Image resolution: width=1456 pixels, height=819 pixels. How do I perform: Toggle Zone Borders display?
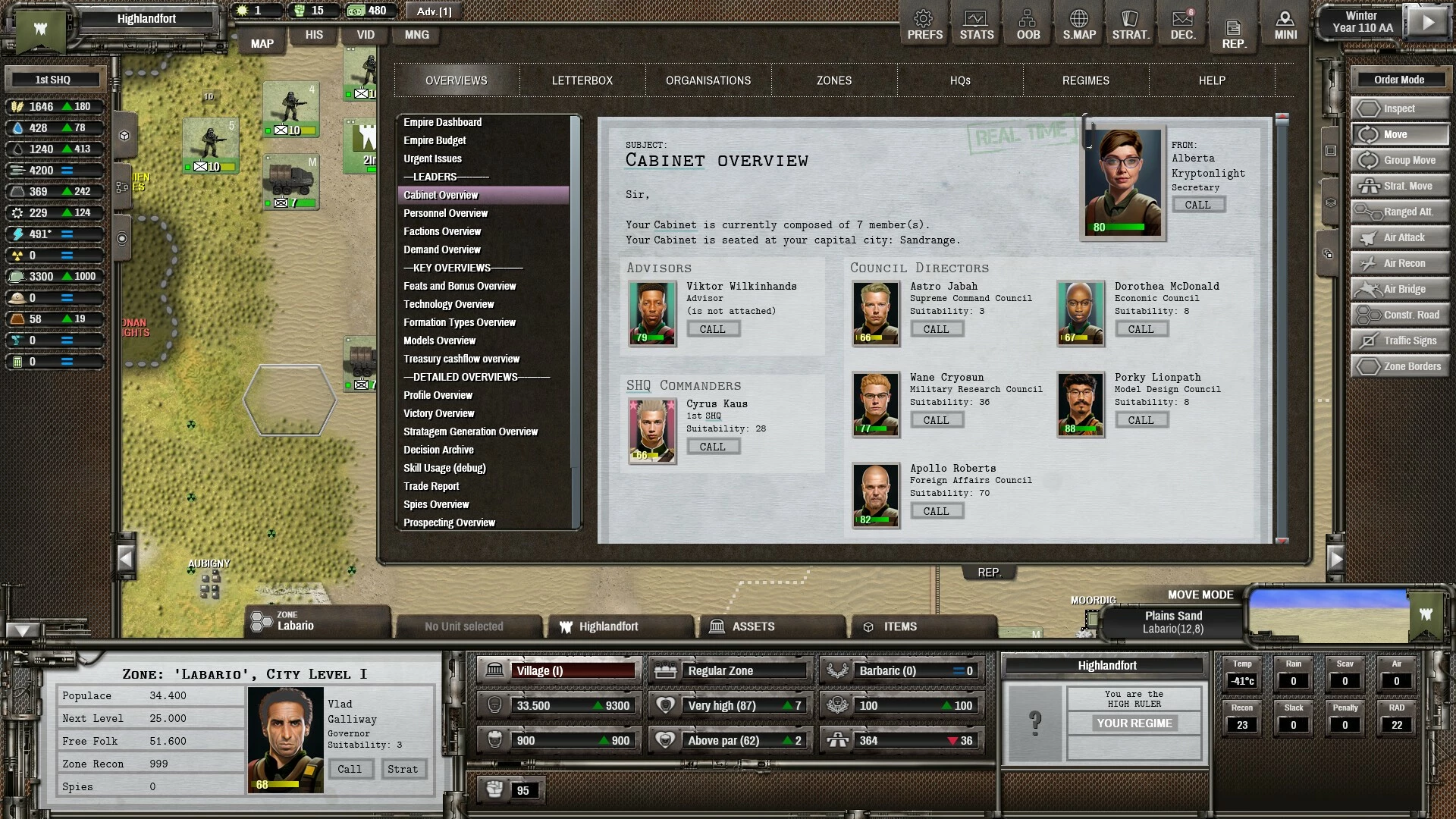tap(1400, 366)
